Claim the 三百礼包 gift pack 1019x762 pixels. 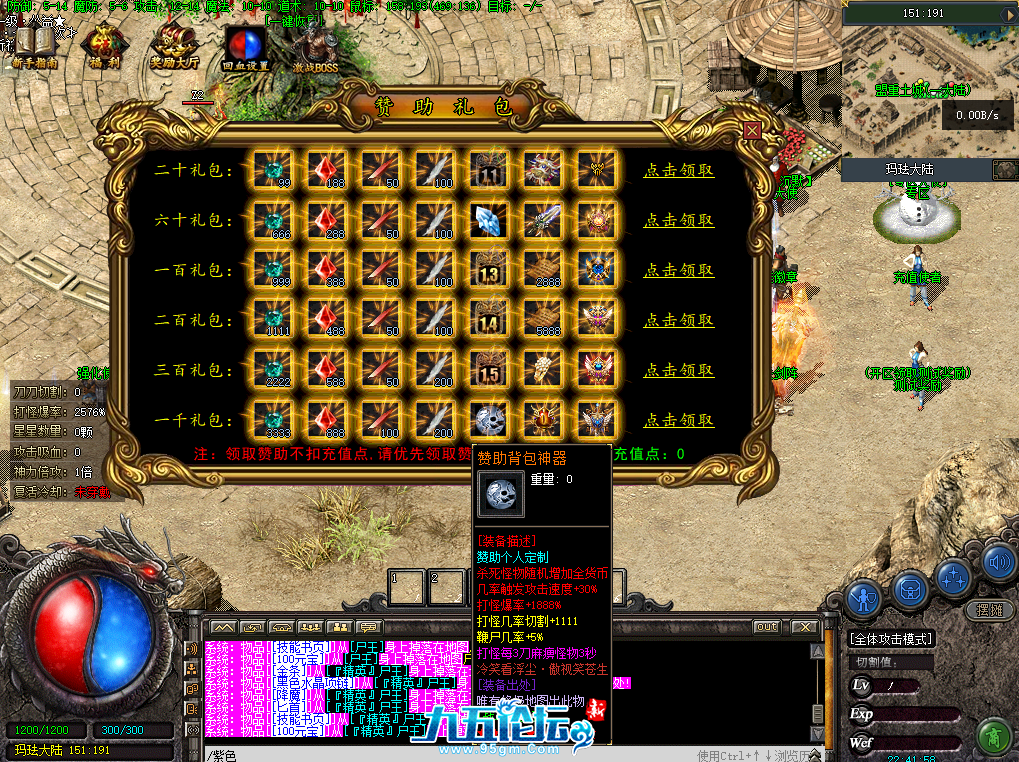(678, 371)
